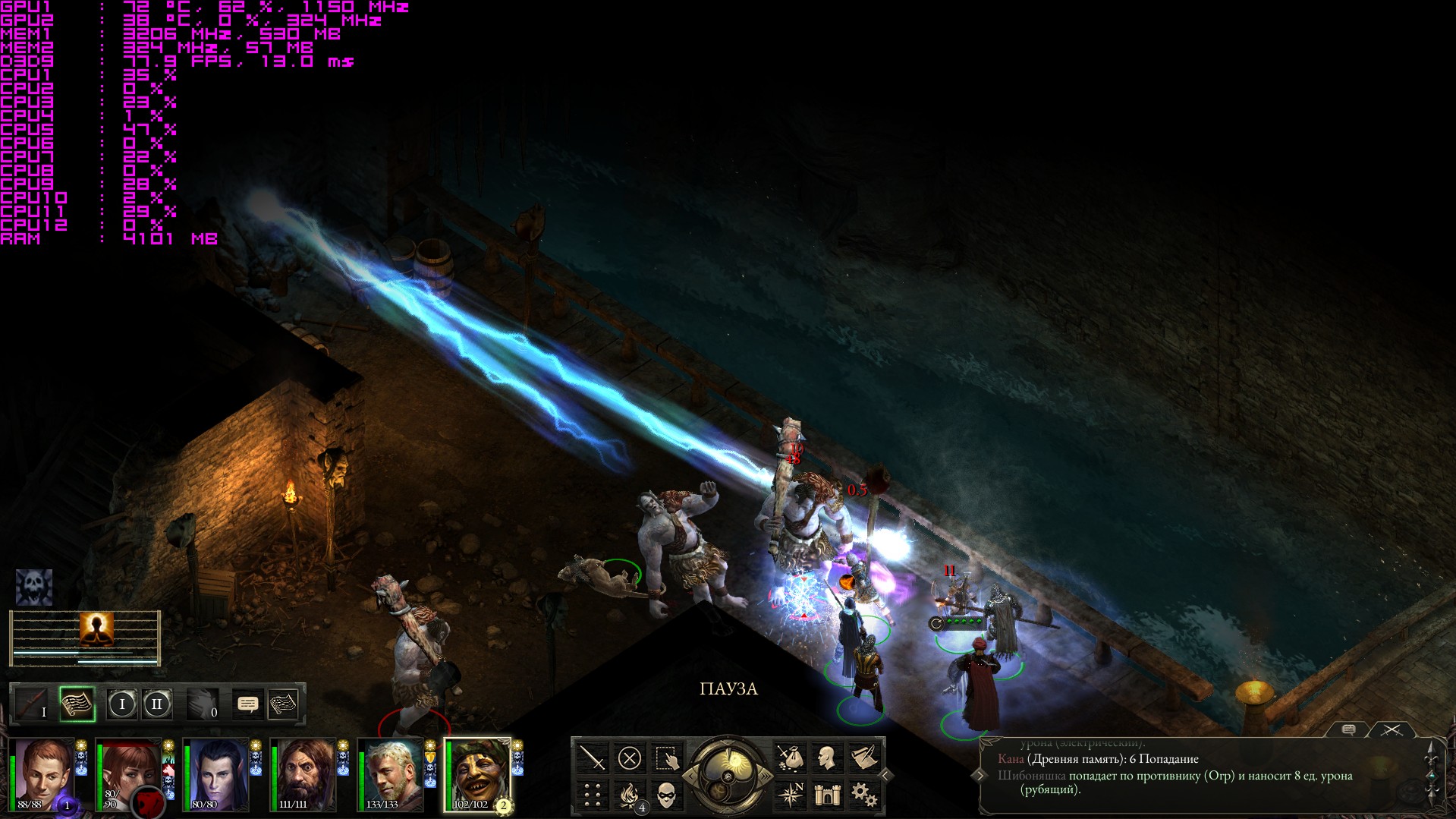This screenshot has width=1456, height=819.
Task: Open the party formation dots button
Action: 593,795
